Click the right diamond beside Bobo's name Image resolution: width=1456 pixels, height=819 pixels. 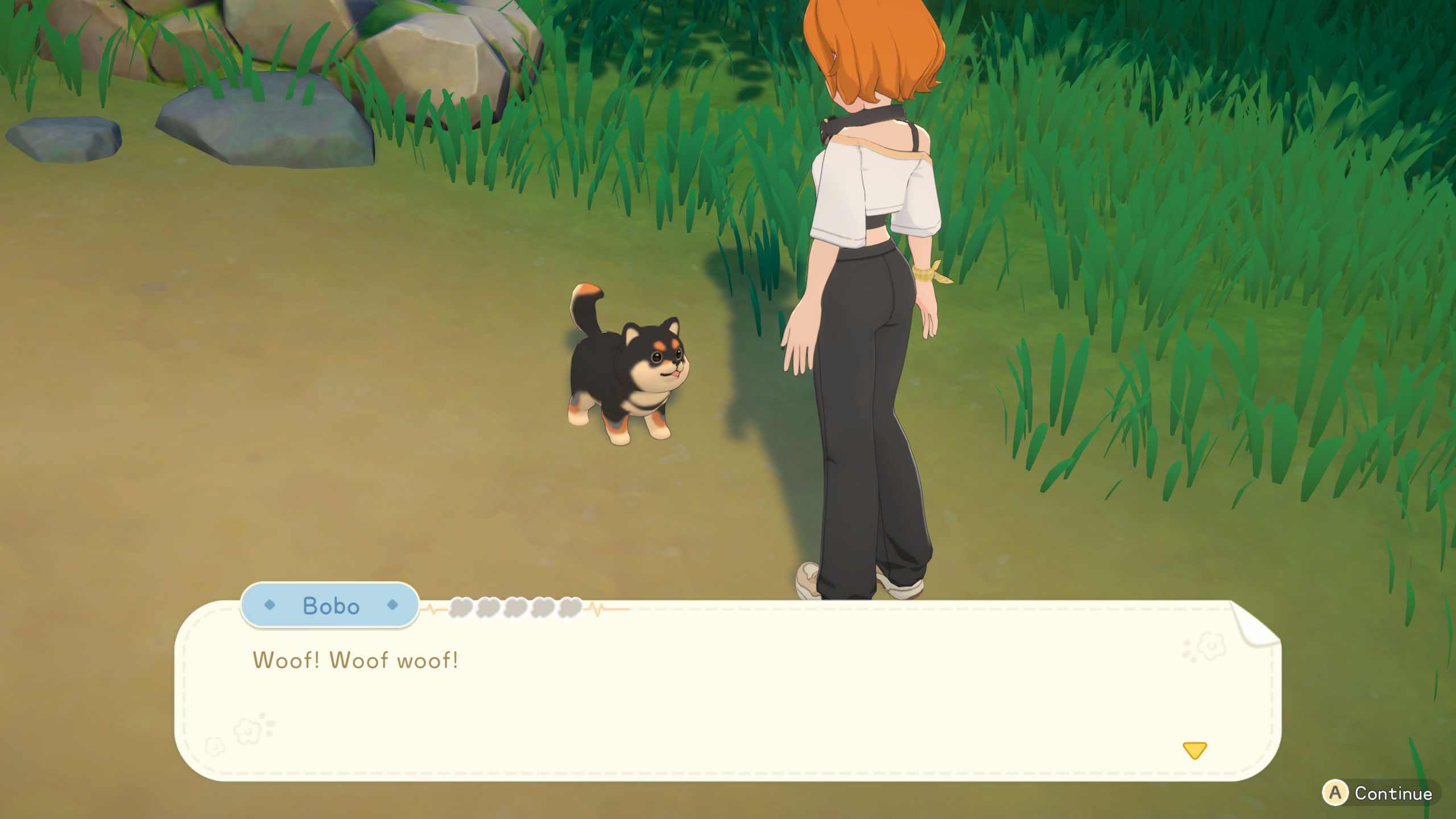pyautogui.click(x=392, y=606)
